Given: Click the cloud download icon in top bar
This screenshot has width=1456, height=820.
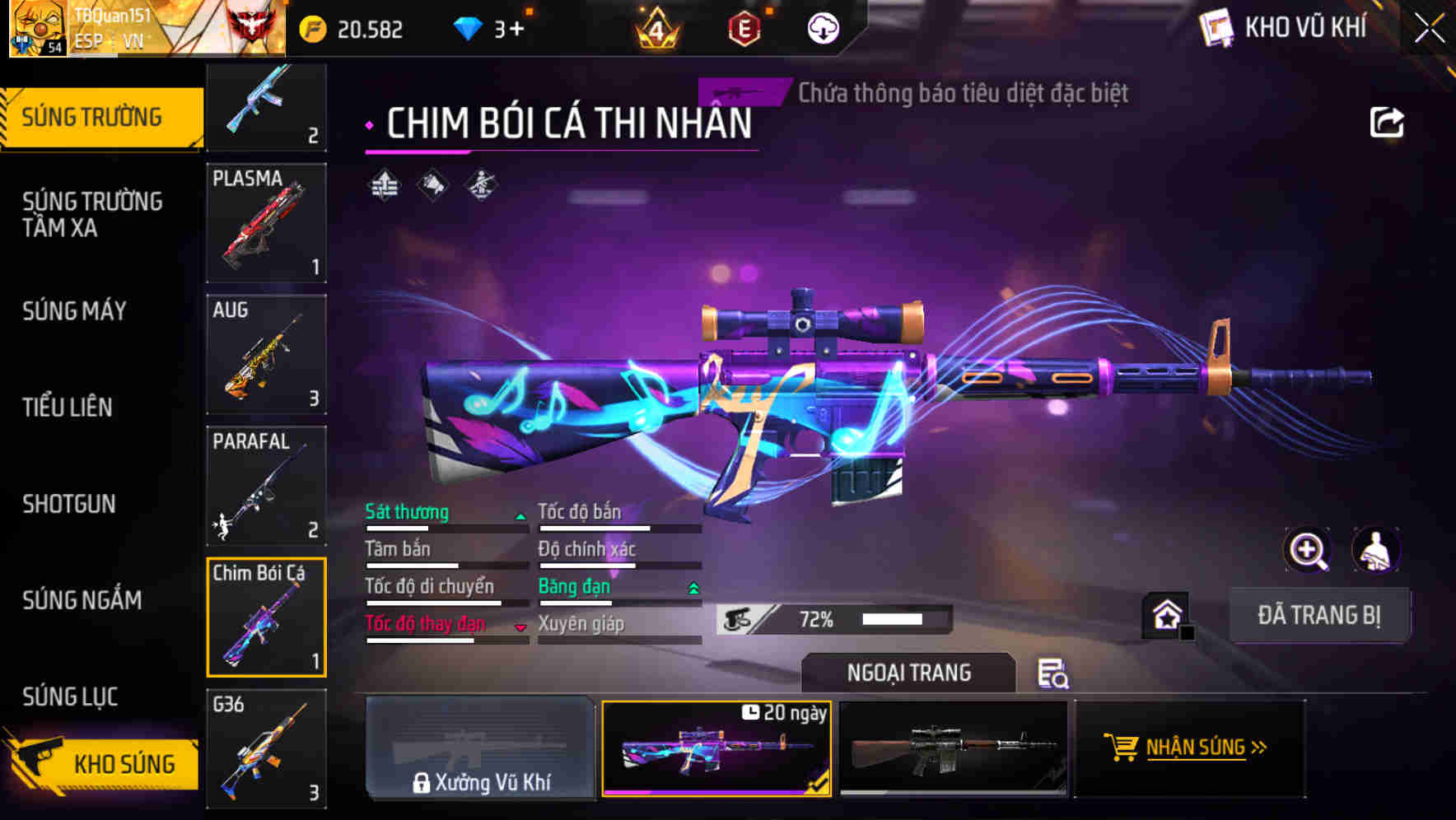Looking at the screenshot, I should point(824,28).
